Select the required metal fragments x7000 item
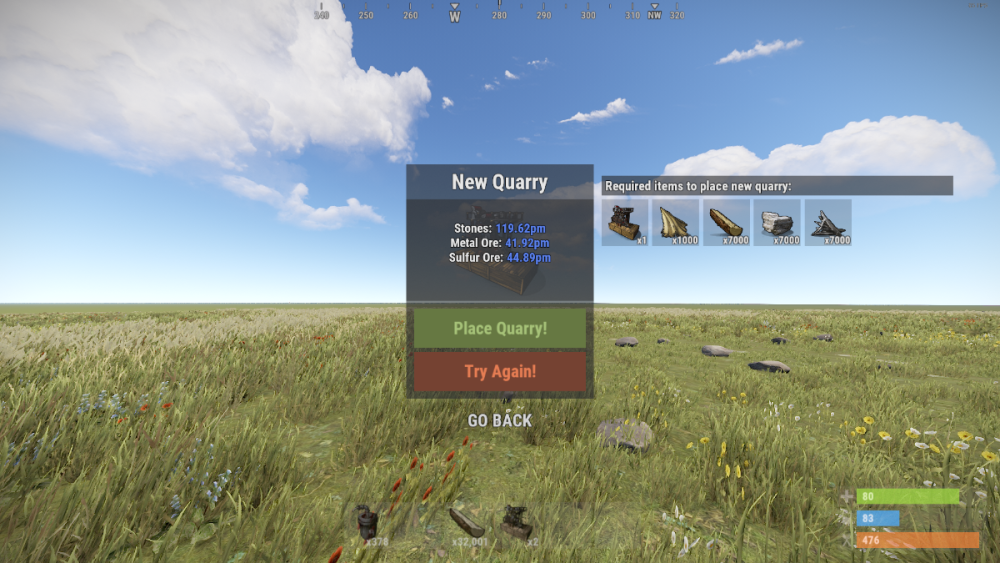 pyautogui.click(x=828, y=222)
